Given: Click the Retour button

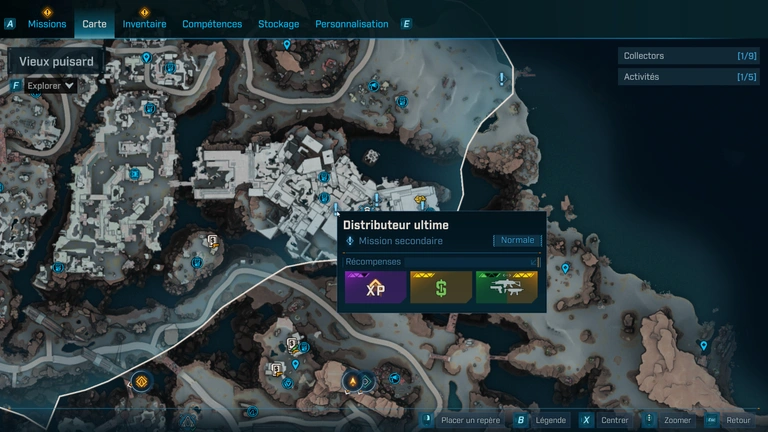Looking at the screenshot, I should (728, 420).
